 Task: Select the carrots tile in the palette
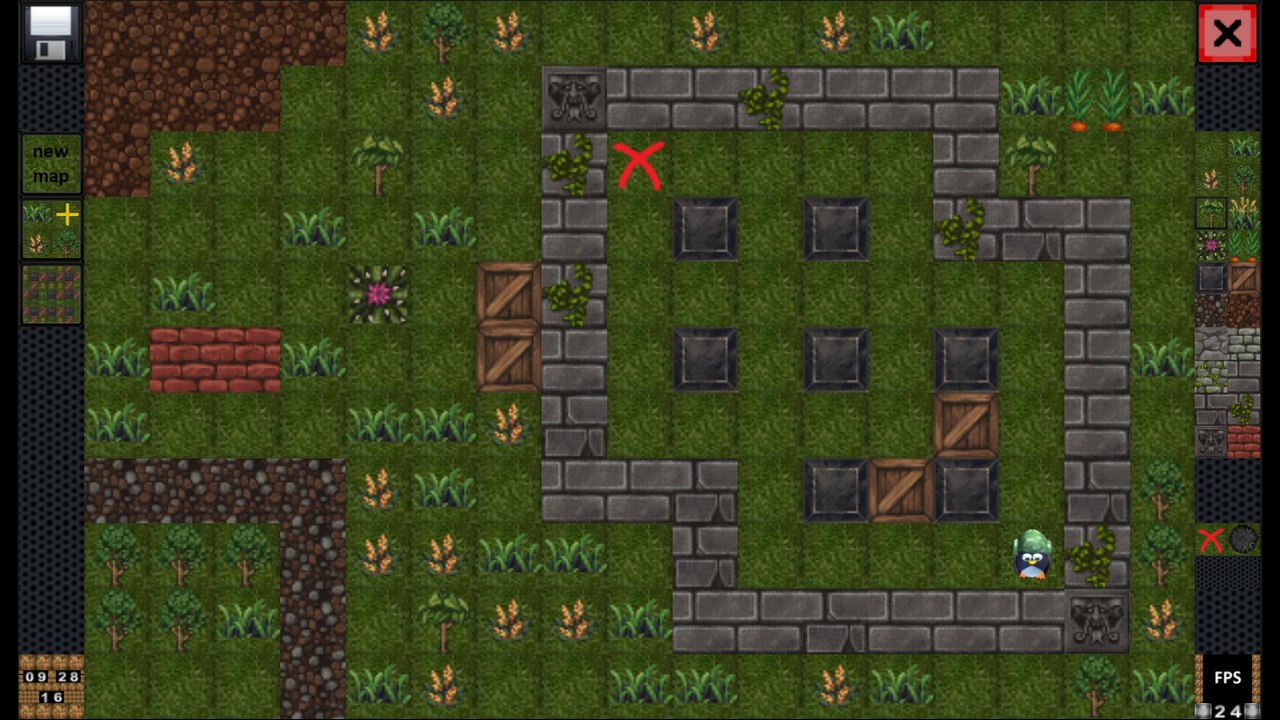[1244, 245]
